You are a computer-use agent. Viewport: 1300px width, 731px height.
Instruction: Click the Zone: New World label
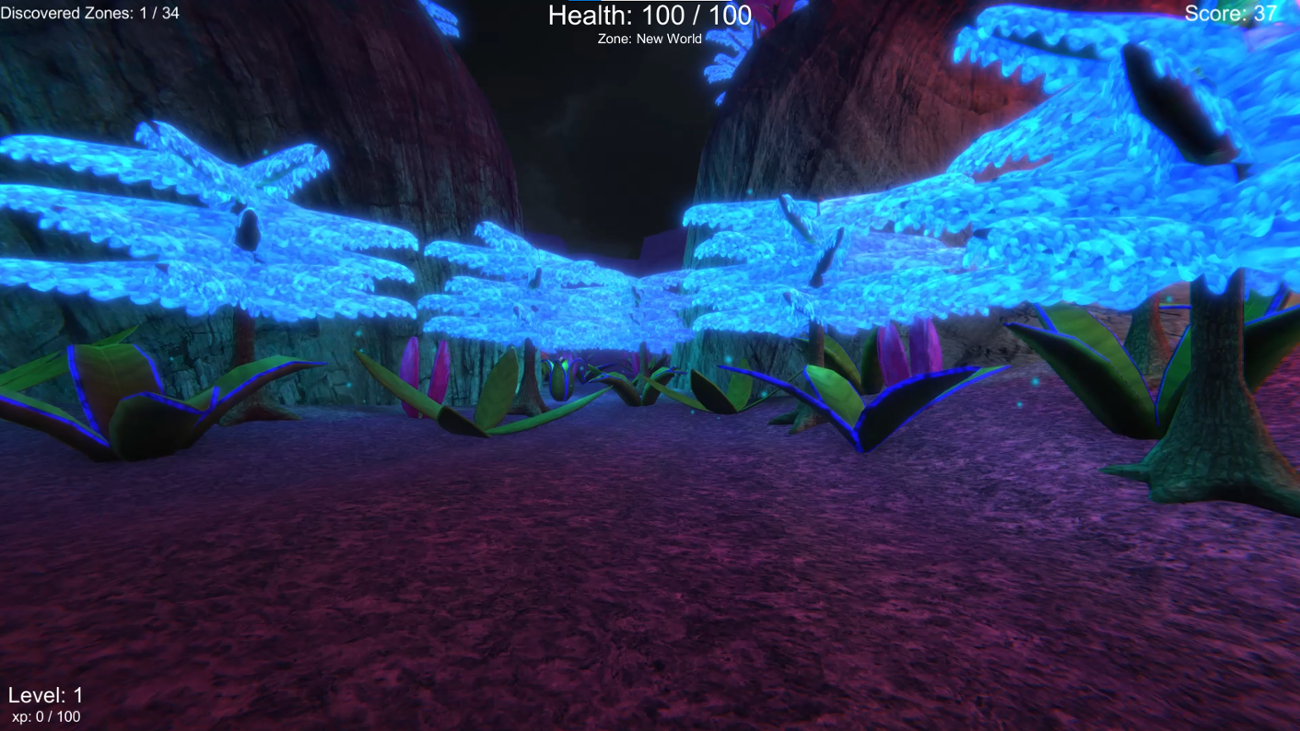tap(649, 38)
